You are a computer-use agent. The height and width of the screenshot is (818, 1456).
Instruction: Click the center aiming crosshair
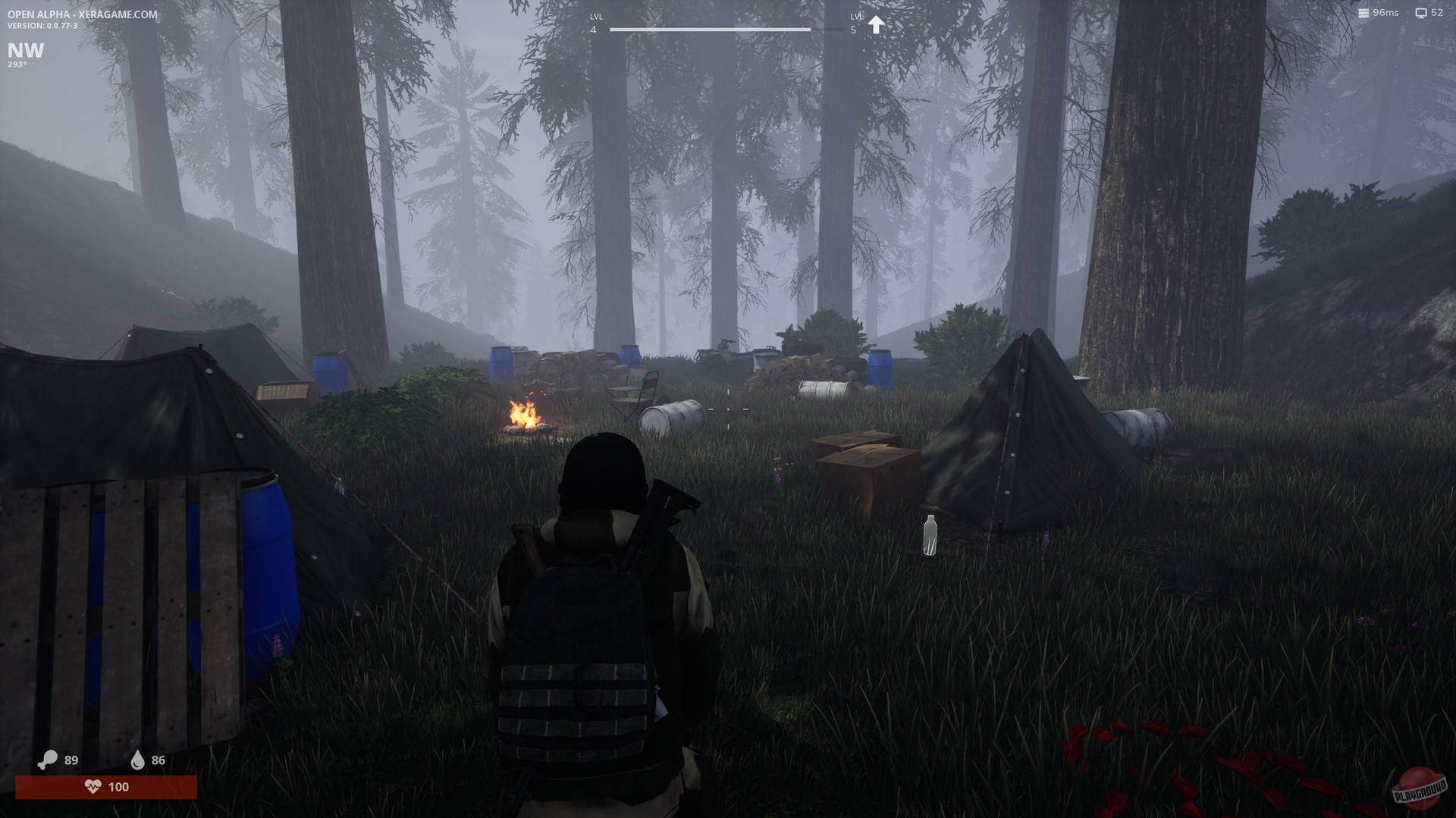coord(728,408)
